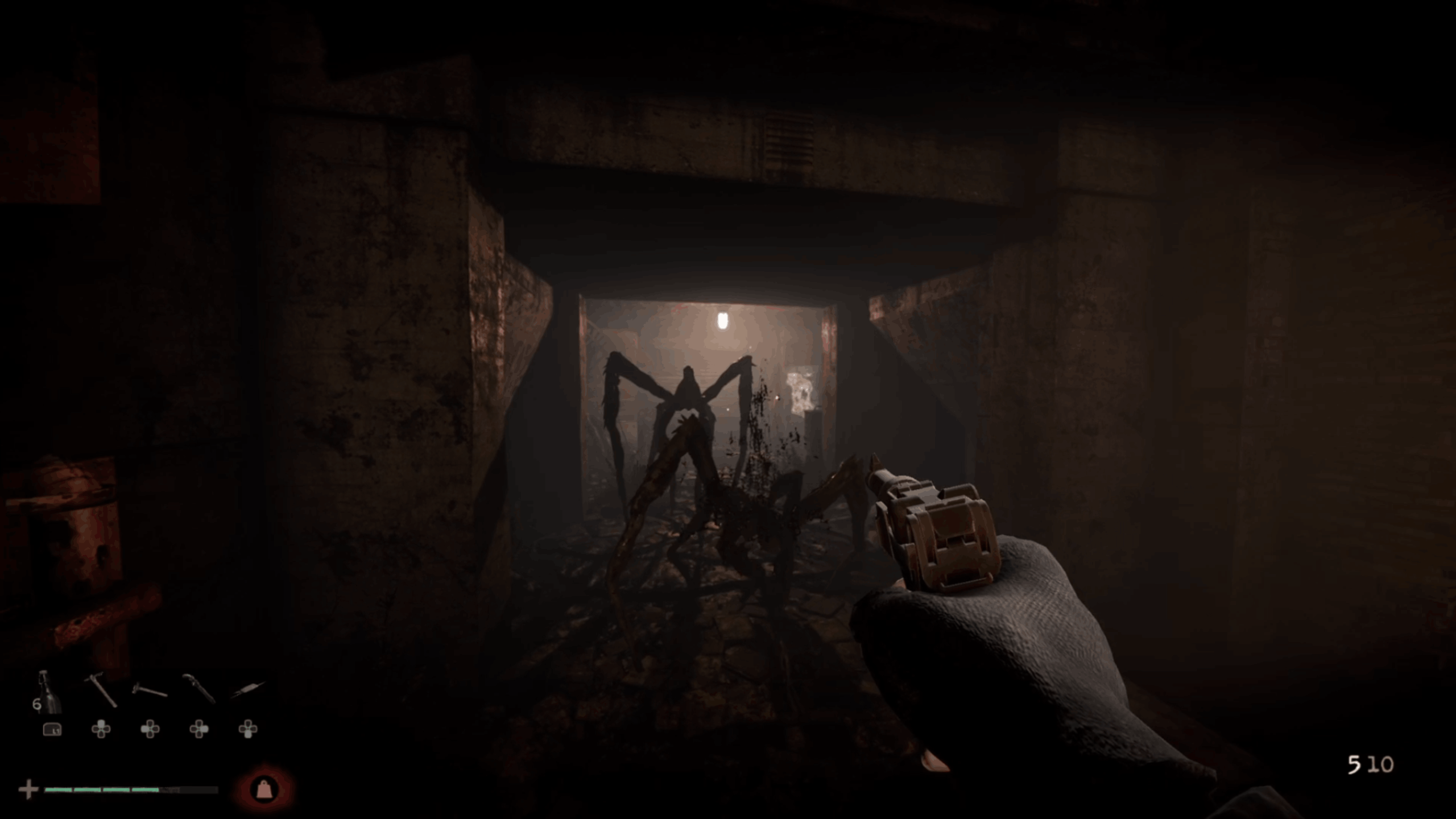Image resolution: width=1456 pixels, height=819 pixels.
Task: Equip the pickaxe from the quick slots
Action: coord(101,690)
